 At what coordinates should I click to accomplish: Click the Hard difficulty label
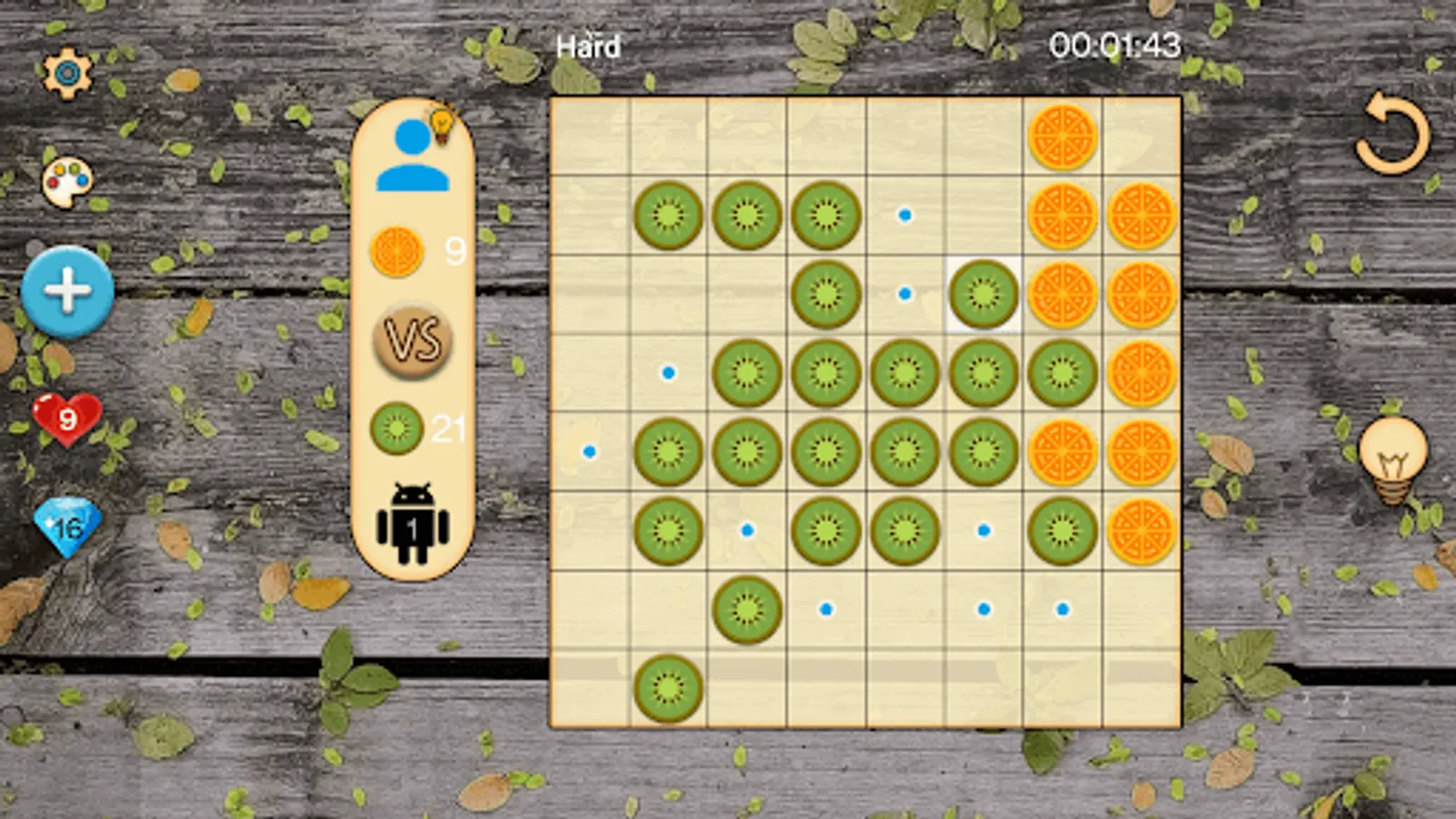point(587,44)
